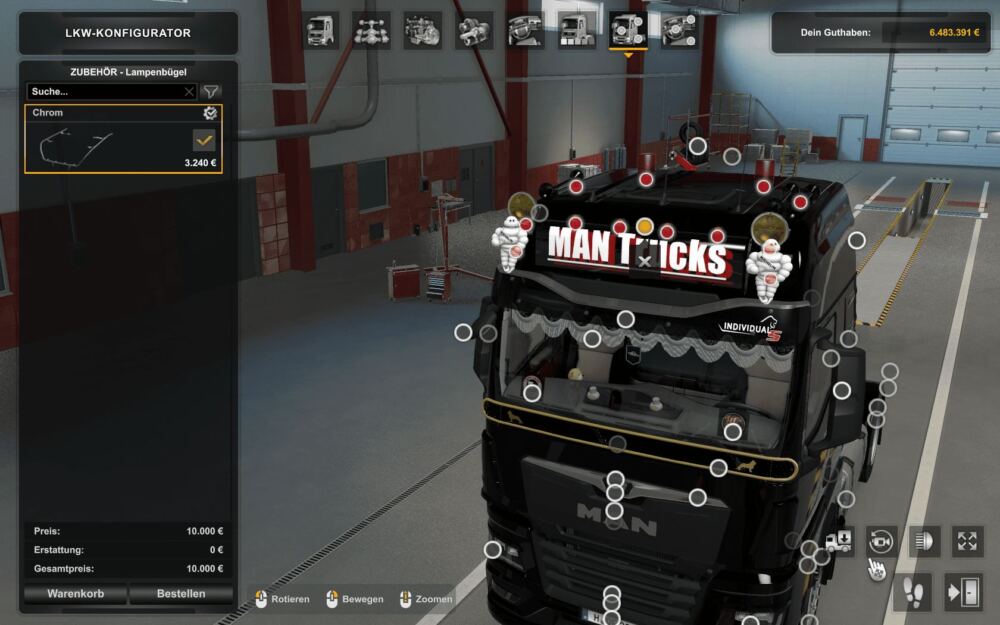Exit the configurator via the door icon
The height and width of the screenshot is (625, 1000).
click(964, 592)
